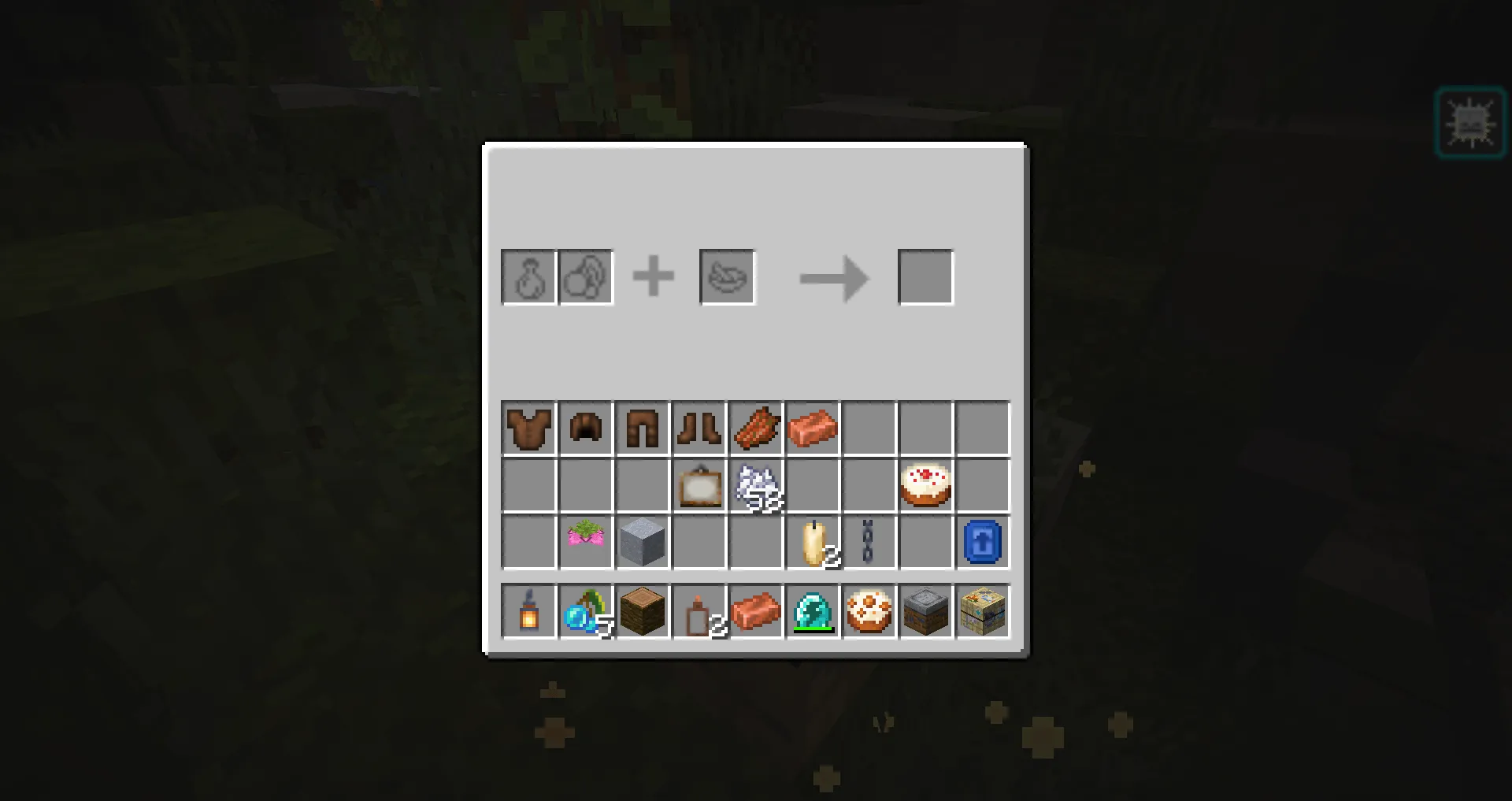Select the pink petals item
Screen dimensions: 1512x801
coord(585,541)
